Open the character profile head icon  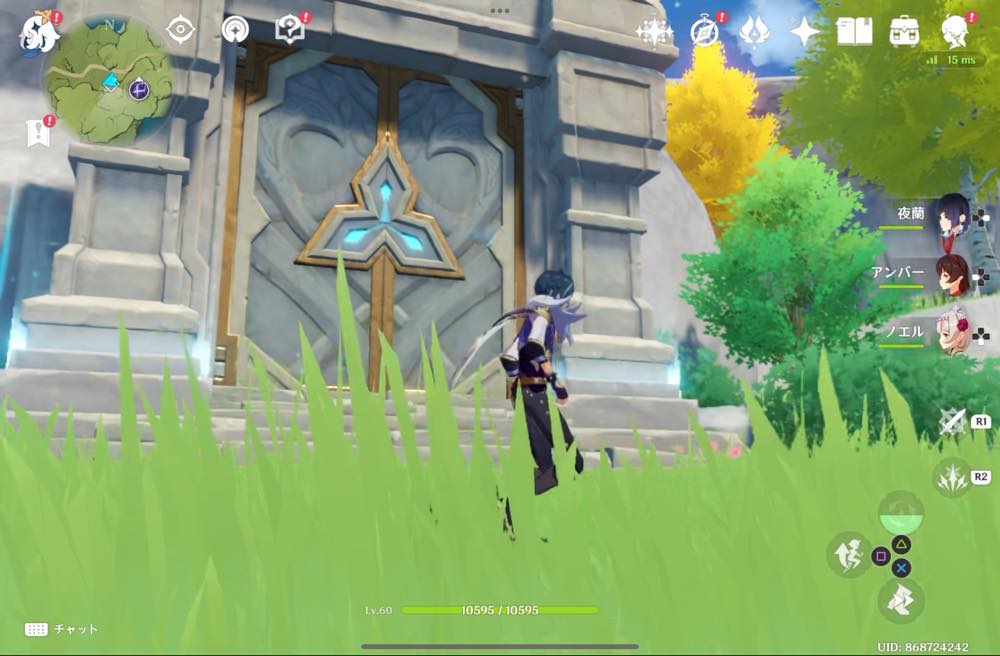click(x=955, y=32)
